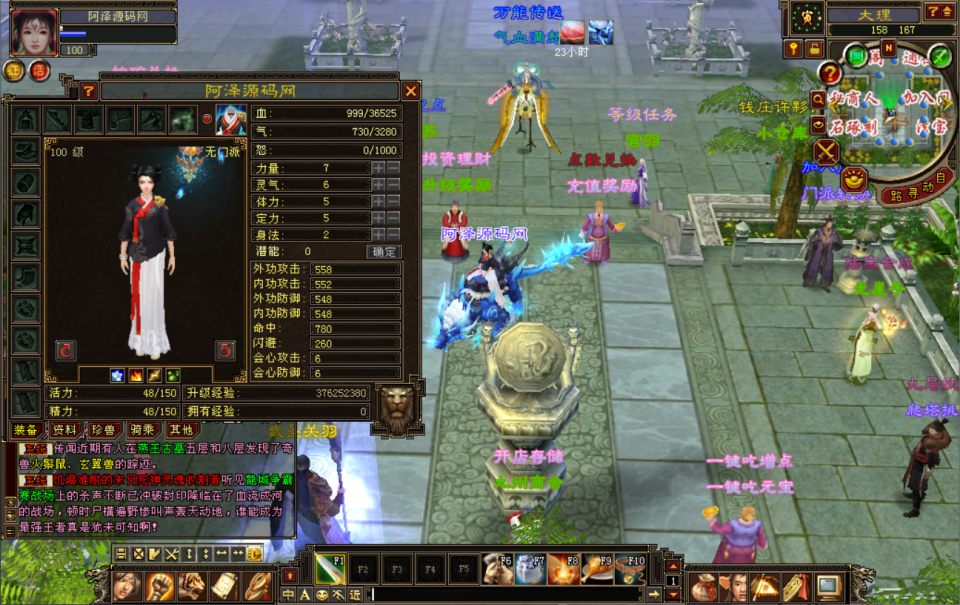Use the F1 green blade skill slot
Screen dimensions: 960x605
coord(330,569)
